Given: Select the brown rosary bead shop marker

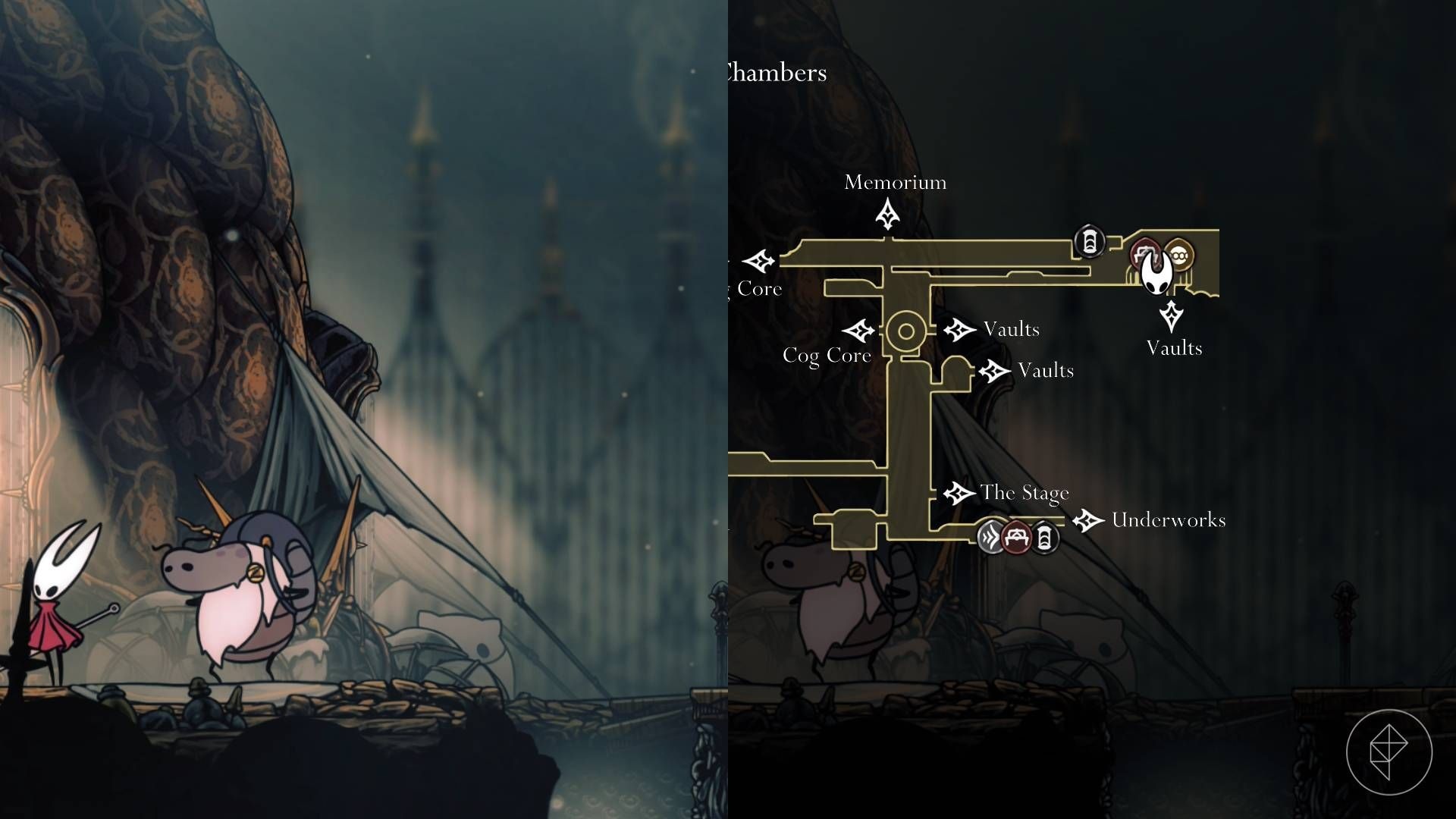Looking at the screenshot, I should [x=1179, y=256].
